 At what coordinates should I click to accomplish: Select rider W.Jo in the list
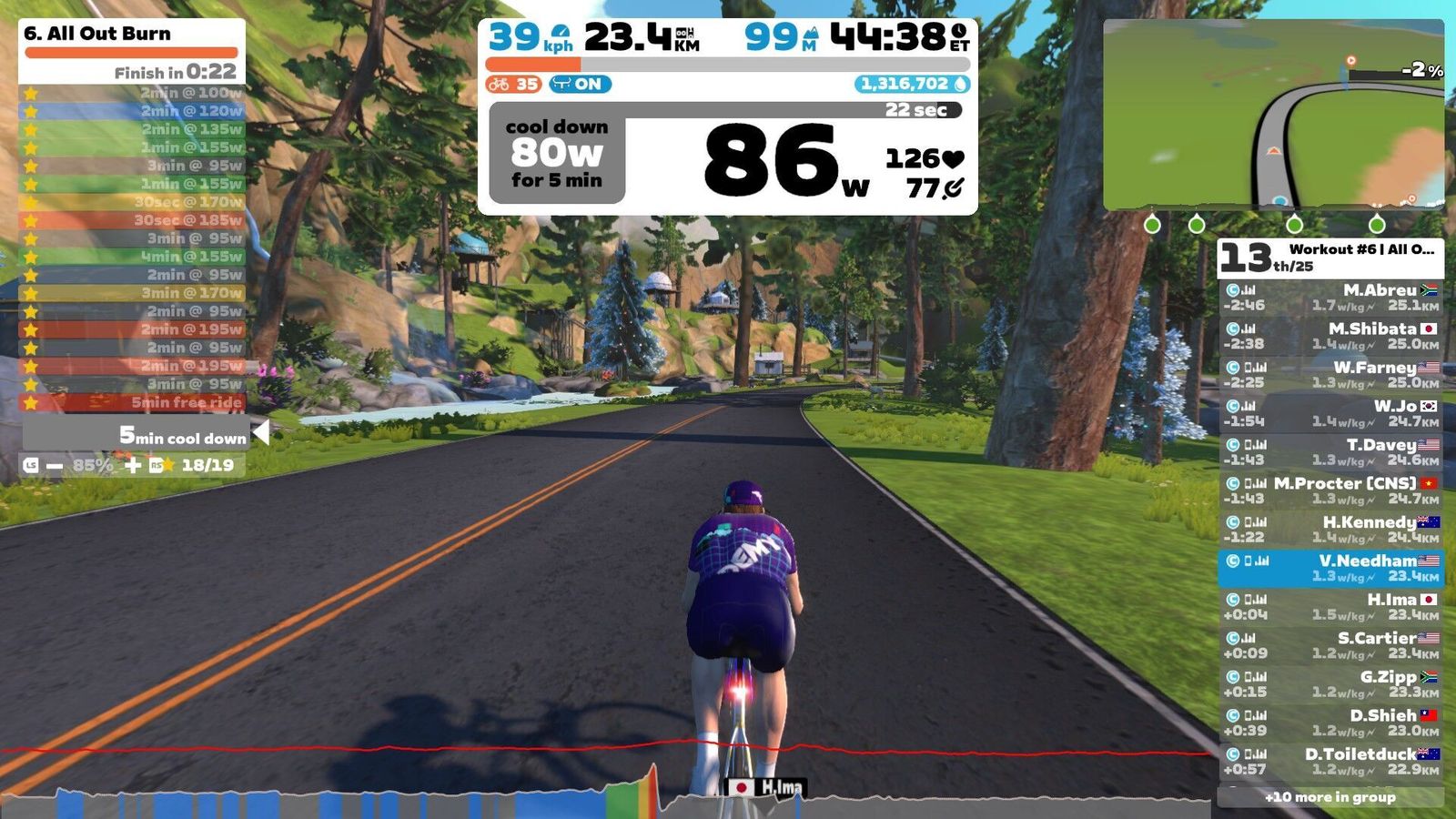point(1330,413)
